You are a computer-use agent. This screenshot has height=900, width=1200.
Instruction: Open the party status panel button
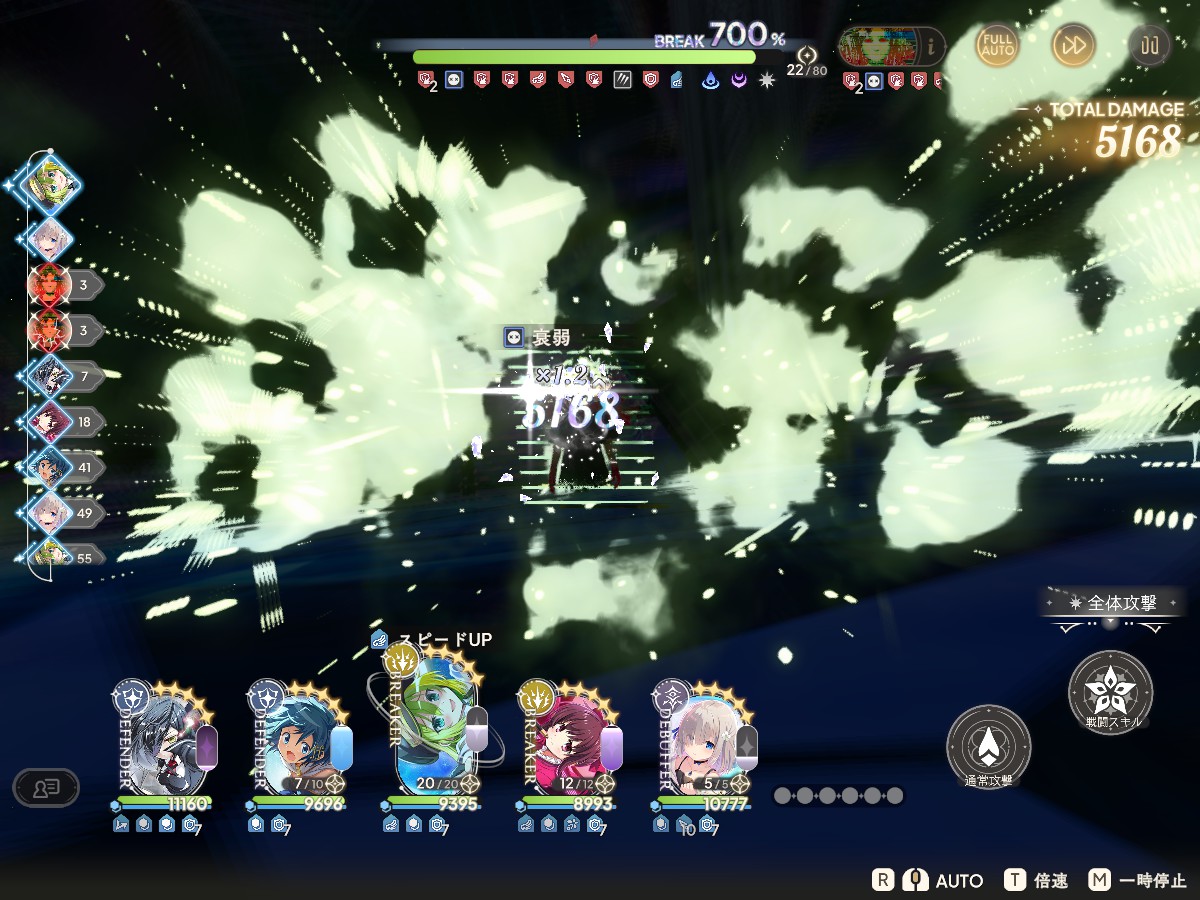click(45, 788)
